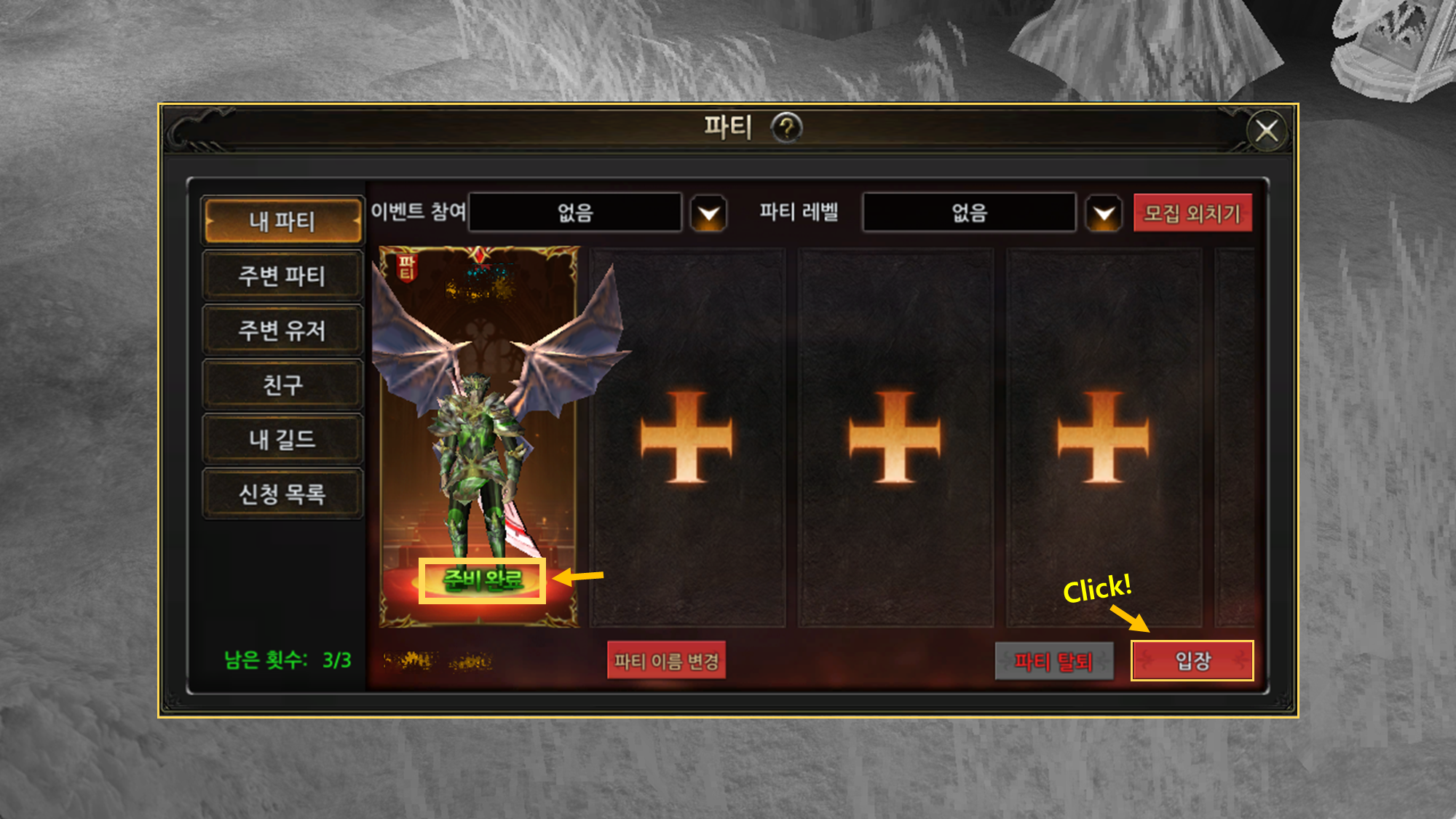Expand the 파티 레벨 dropdown arrow
Screen dimensions: 1456x819
tap(1104, 213)
